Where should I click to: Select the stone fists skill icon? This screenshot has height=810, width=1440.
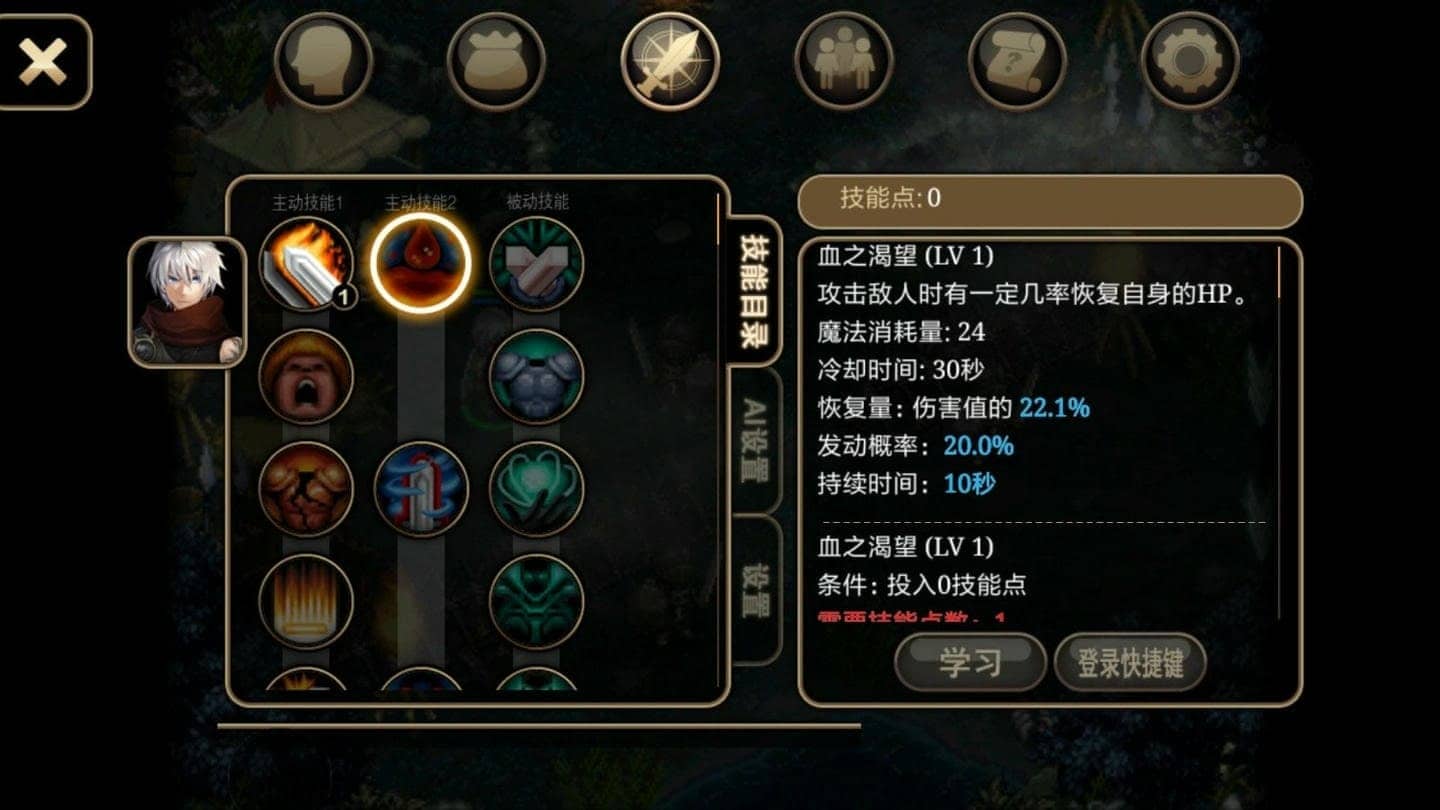pyautogui.click(x=305, y=490)
